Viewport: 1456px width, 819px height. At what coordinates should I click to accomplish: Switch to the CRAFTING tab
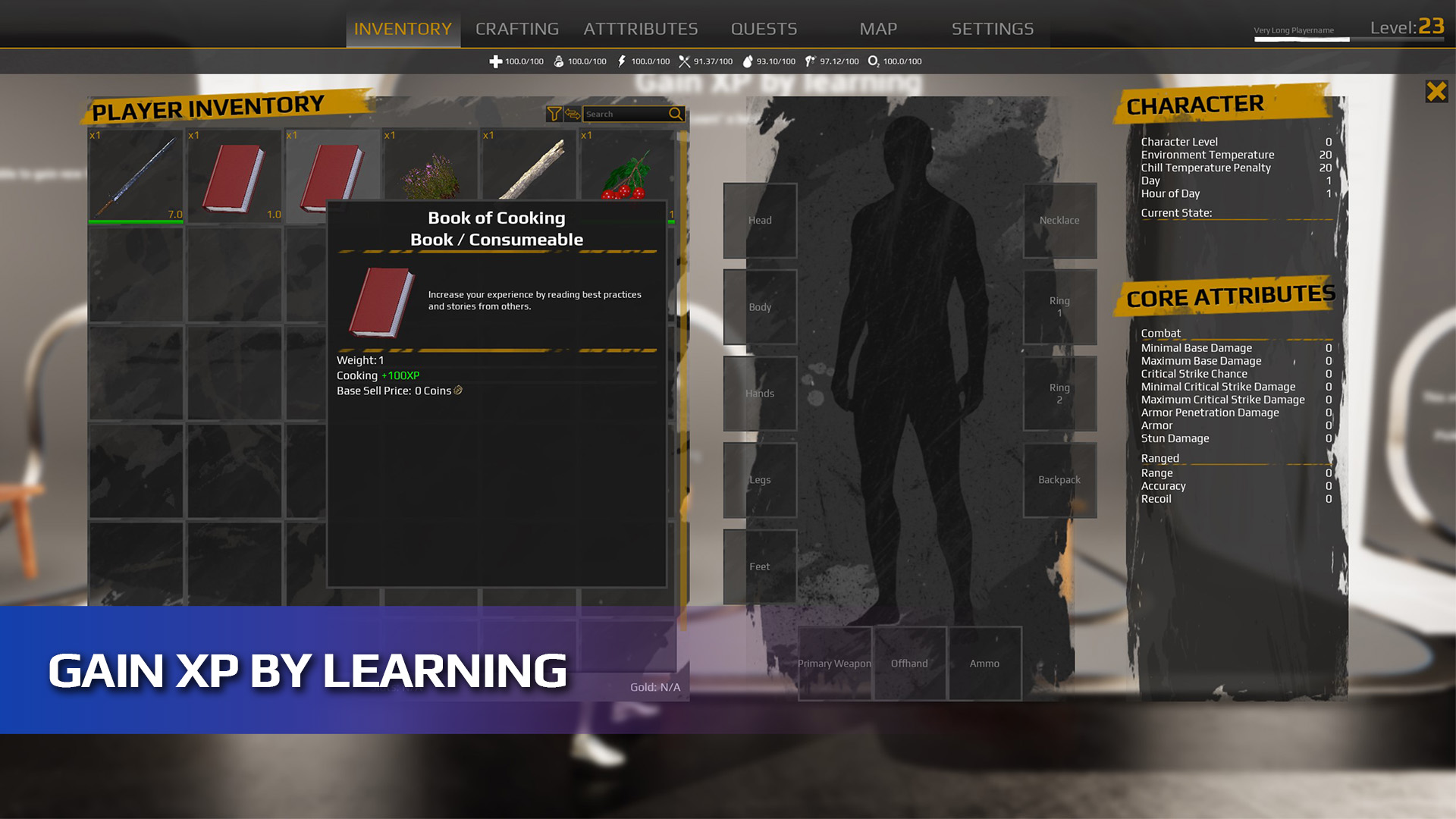[516, 28]
